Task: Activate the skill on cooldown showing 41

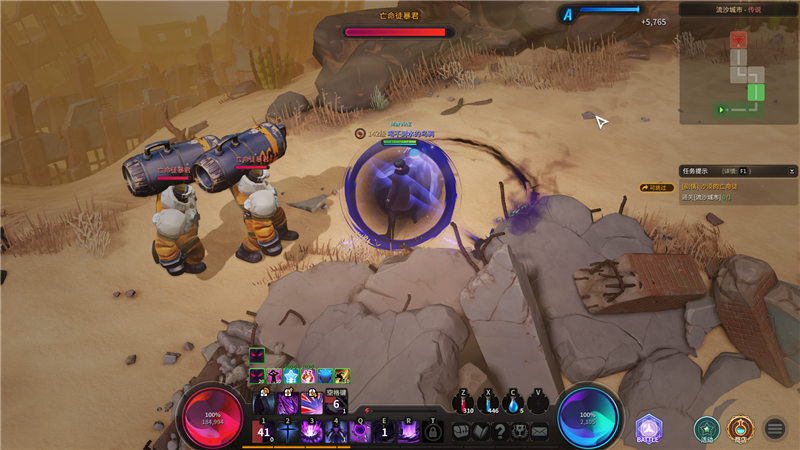Action: pos(264,431)
